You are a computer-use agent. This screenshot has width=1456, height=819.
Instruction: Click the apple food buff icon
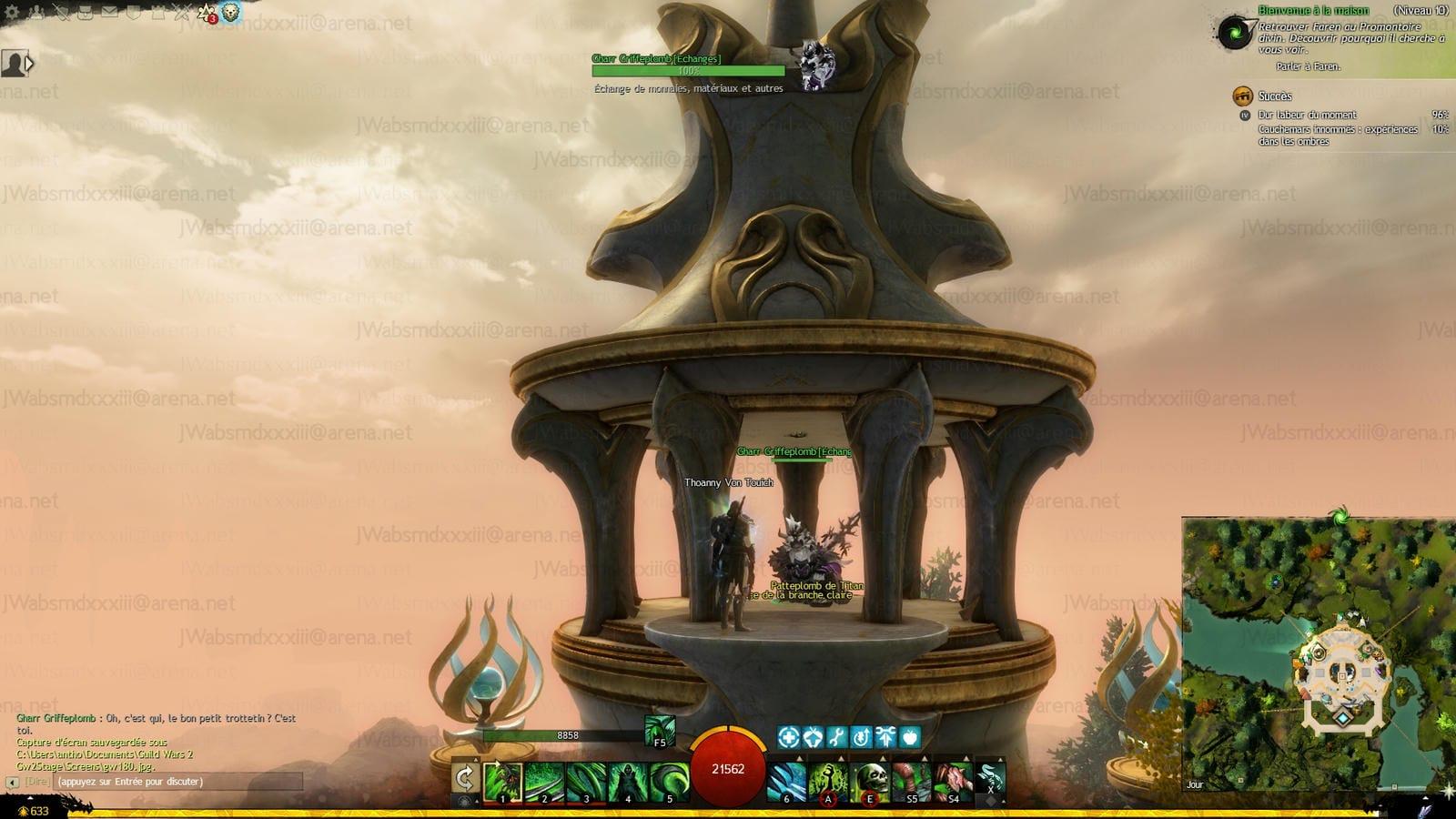coord(909,736)
